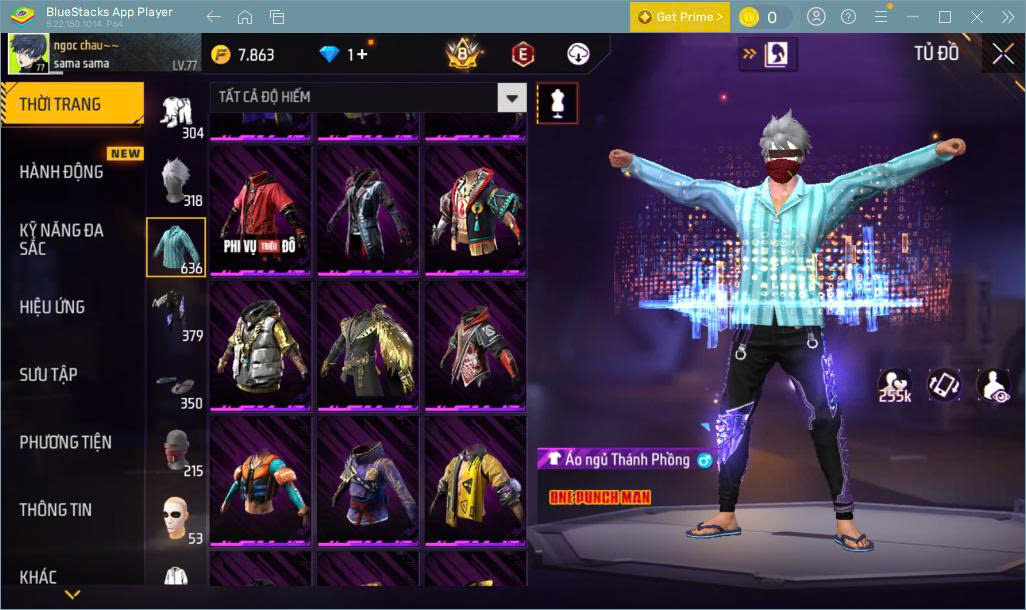Select the Hiệu Ứng tab
1026x610 pixels.
click(52, 307)
